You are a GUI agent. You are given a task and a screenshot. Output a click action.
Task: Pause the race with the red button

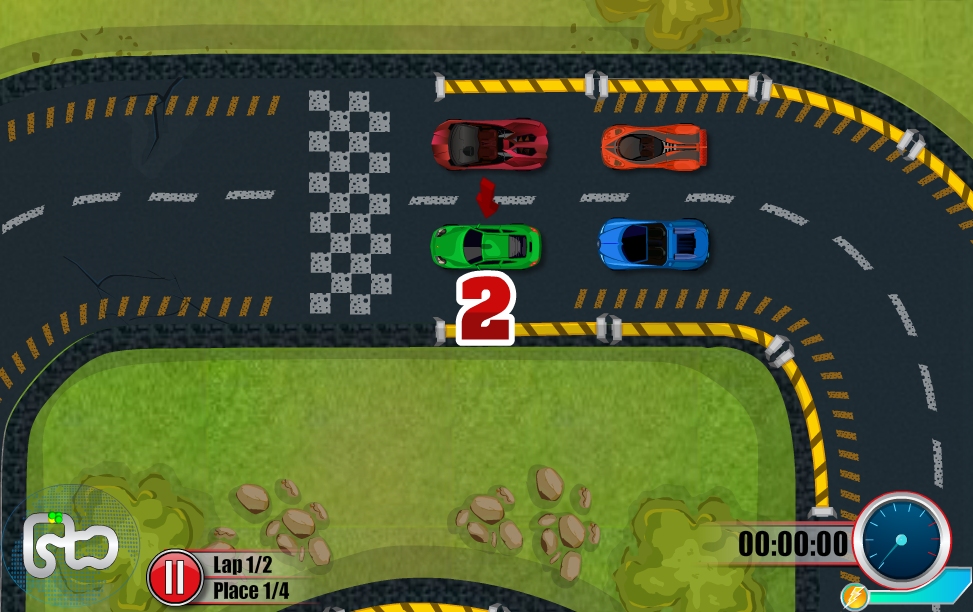coord(175,578)
